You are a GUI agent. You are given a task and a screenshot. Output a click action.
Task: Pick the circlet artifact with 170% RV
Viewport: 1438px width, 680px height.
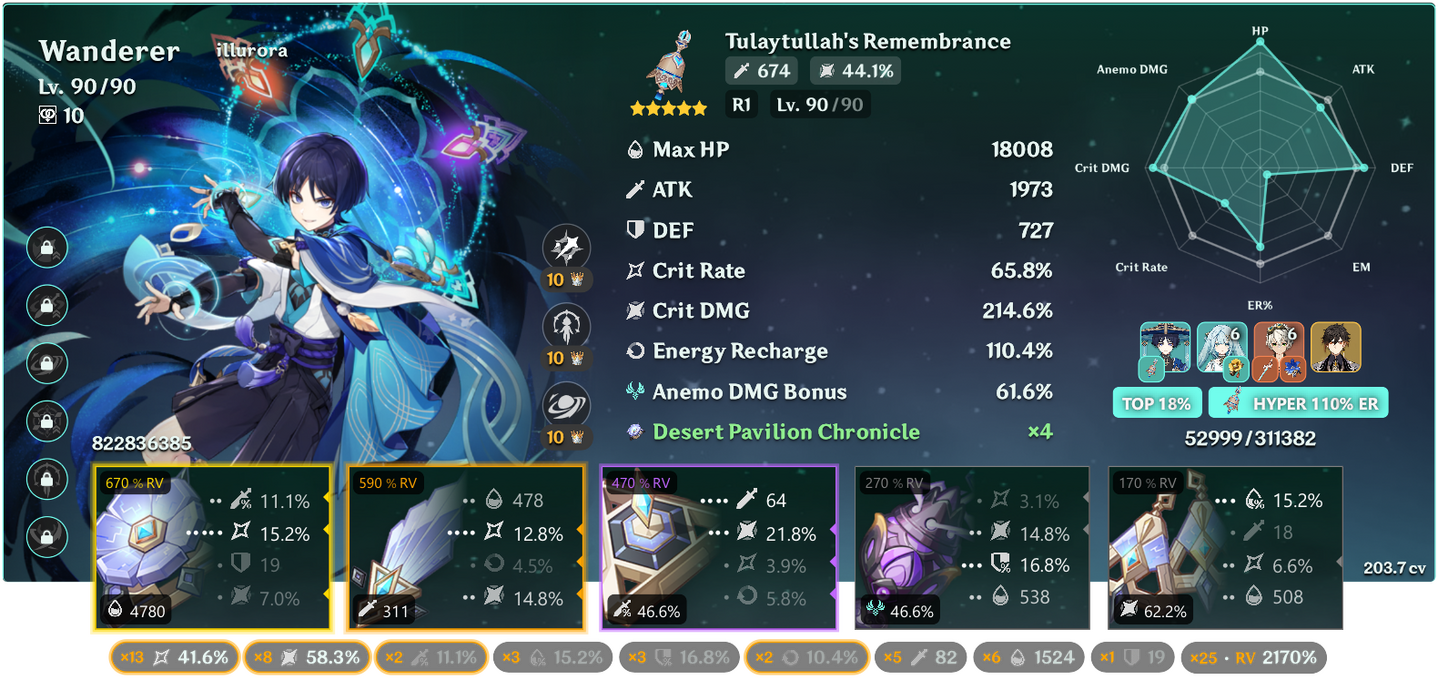[x=1224, y=549]
